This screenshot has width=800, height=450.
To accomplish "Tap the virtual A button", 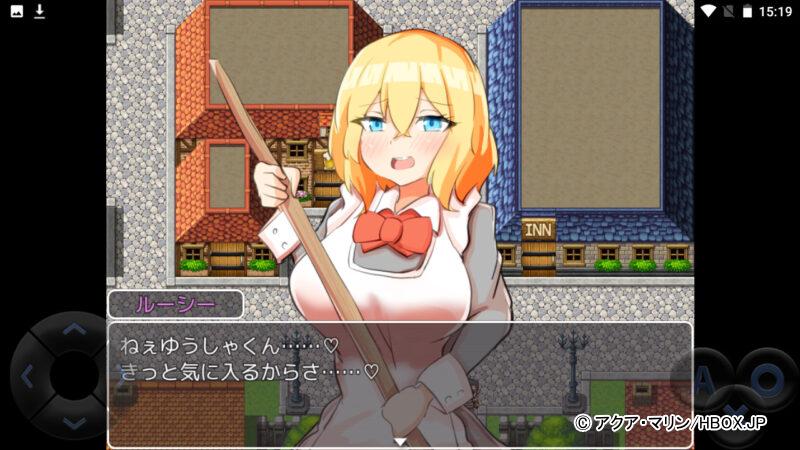I will pos(708,378).
